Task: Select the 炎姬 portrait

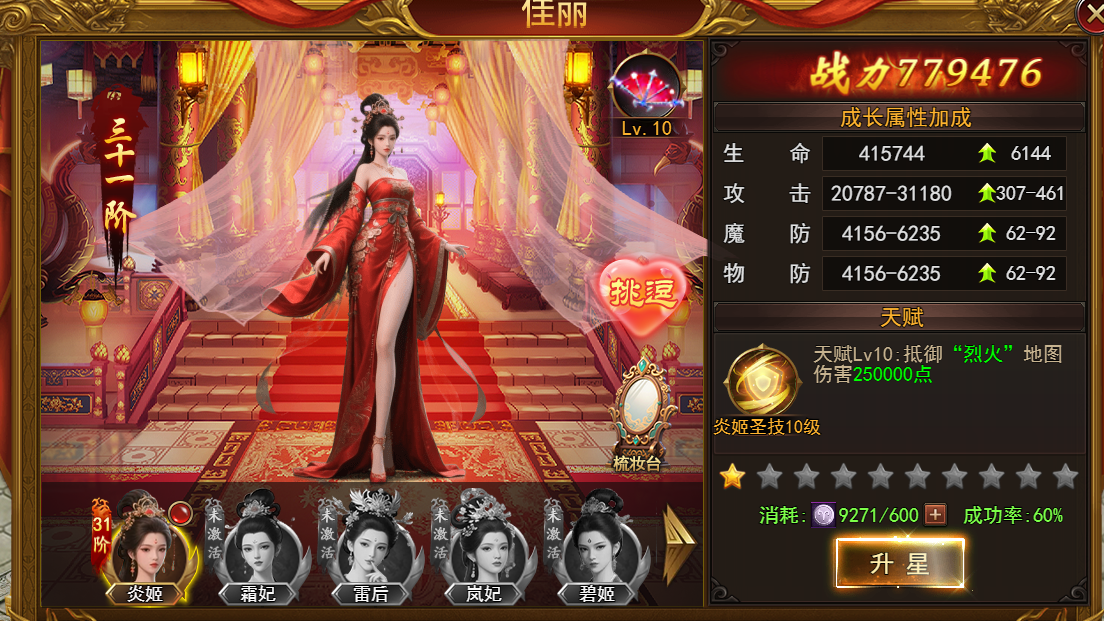Action: pos(146,547)
